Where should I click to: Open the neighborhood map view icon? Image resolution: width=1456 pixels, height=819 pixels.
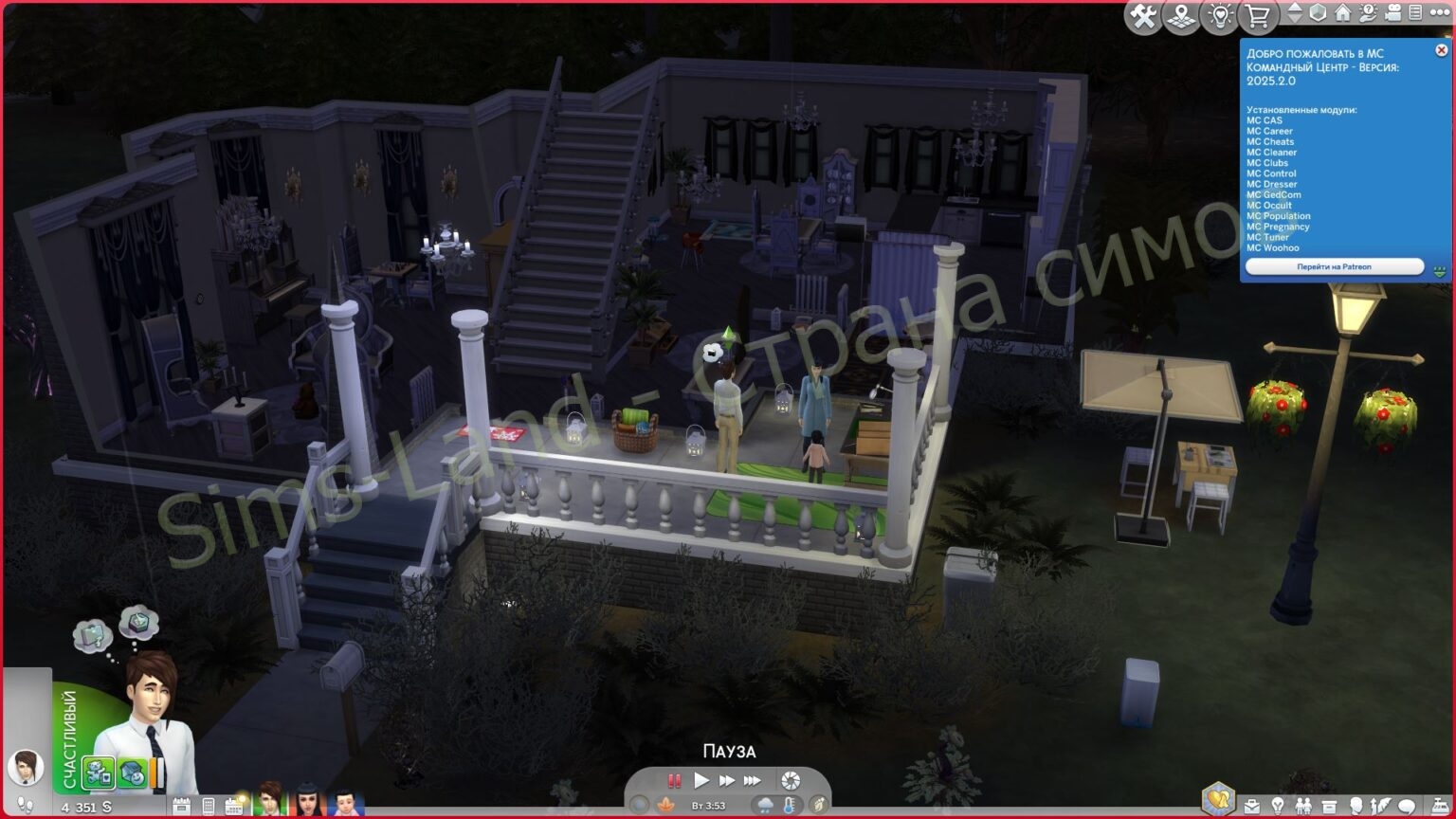pyautogui.click(x=1179, y=16)
